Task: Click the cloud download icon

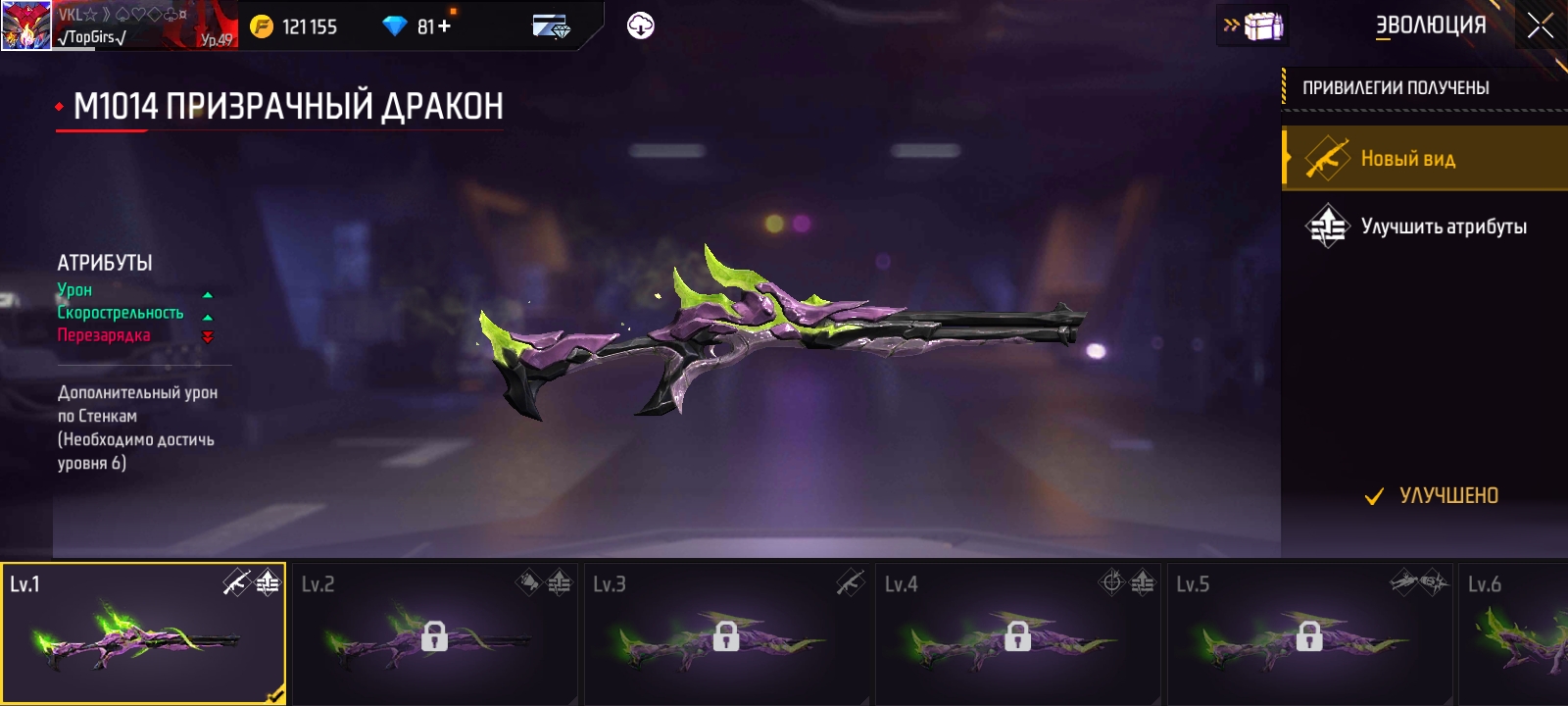Action: pyautogui.click(x=640, y=26)
